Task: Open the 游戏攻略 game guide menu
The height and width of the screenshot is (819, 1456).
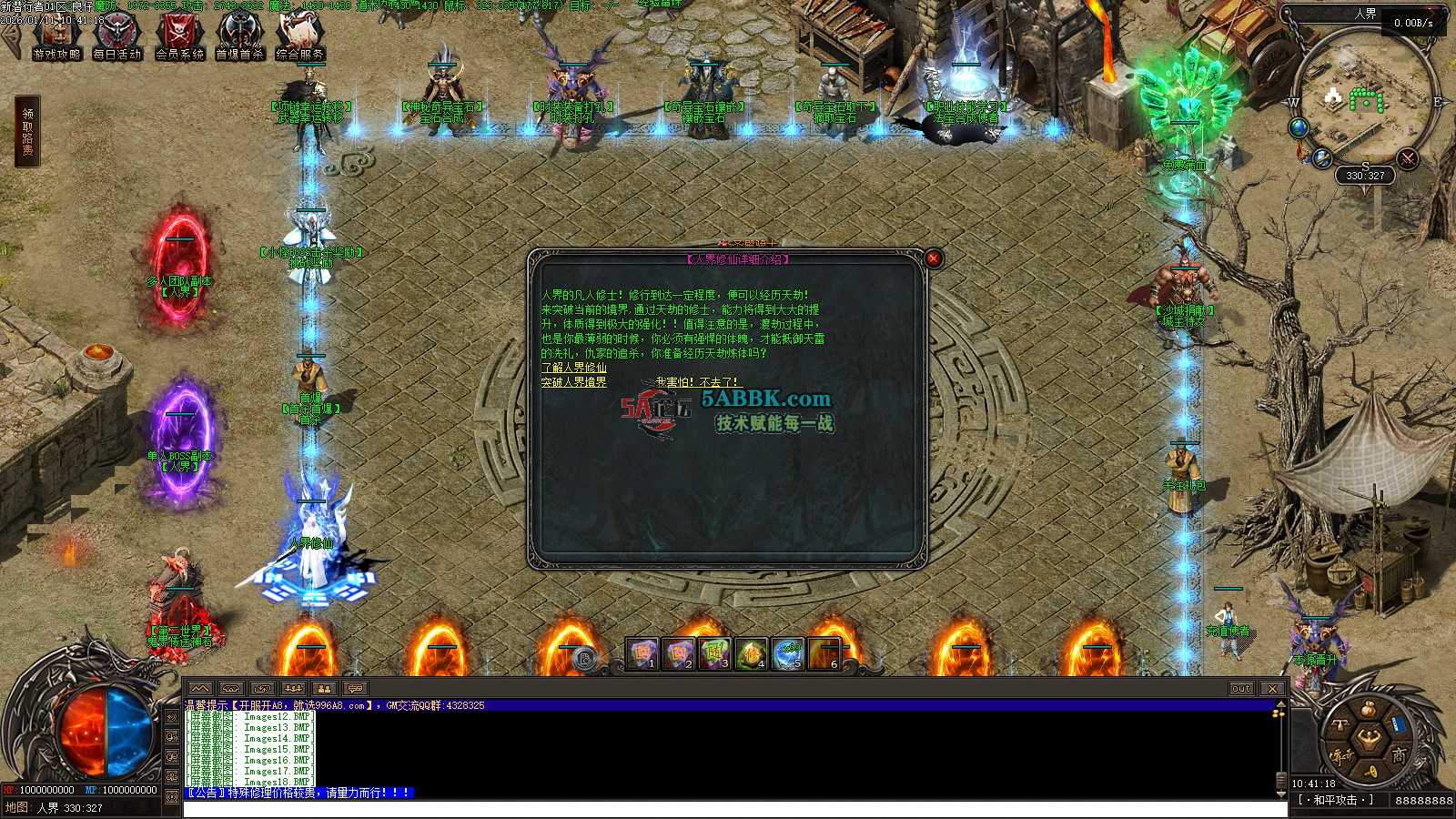Action: [56, 38]
